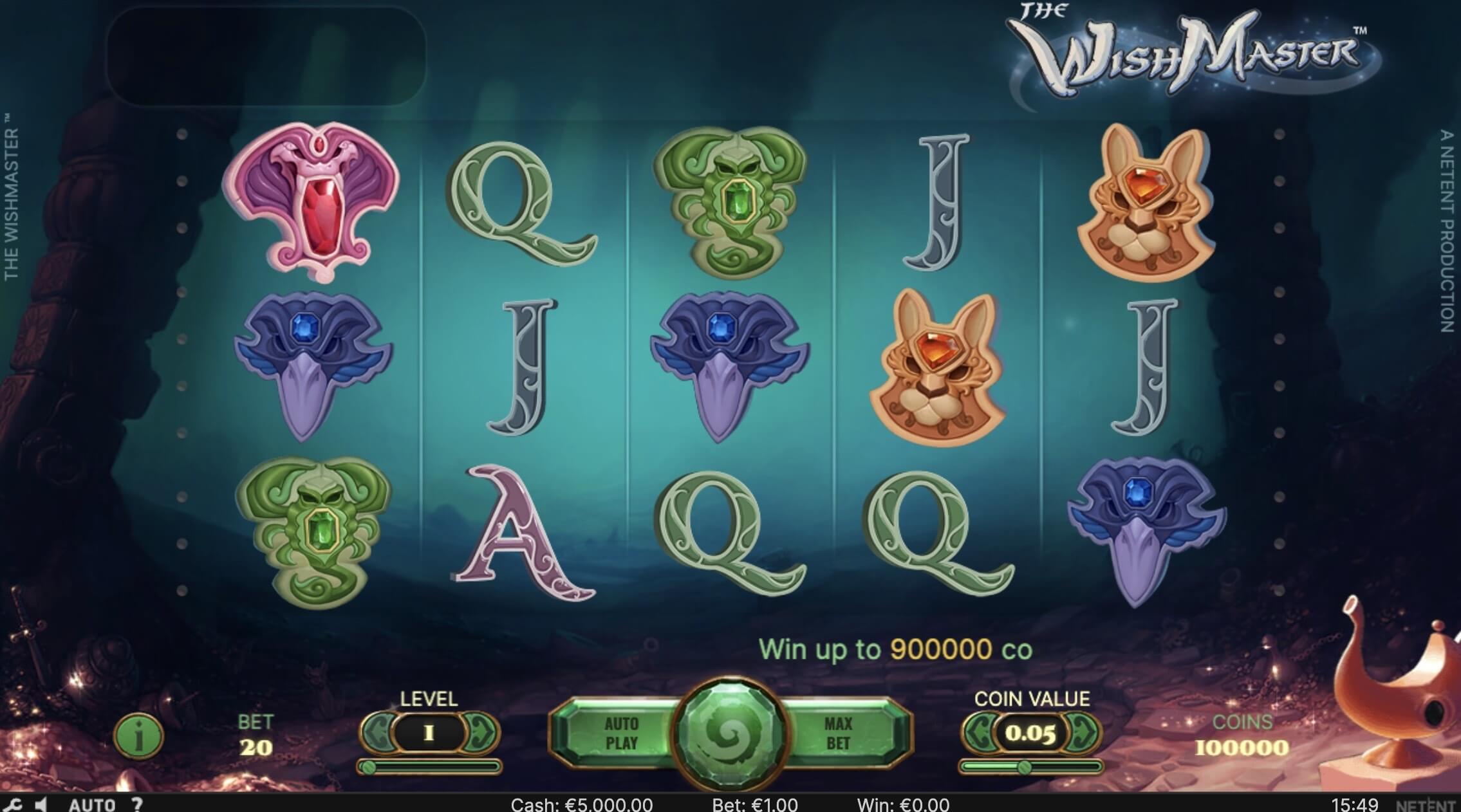Show game rules with question mark

pyautogui.click(x=136, y=804)
